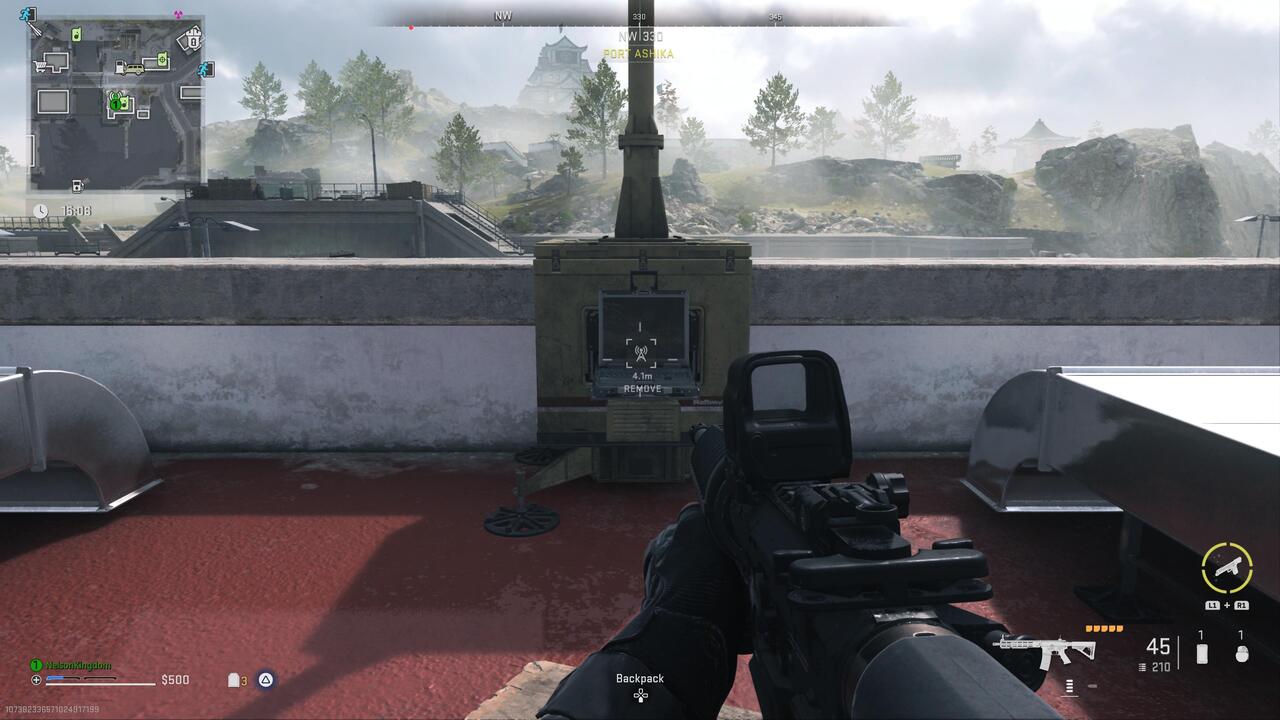Click the NW heading on the compass bar
This screenshot has width=1280, height=720.
(503, 15)
